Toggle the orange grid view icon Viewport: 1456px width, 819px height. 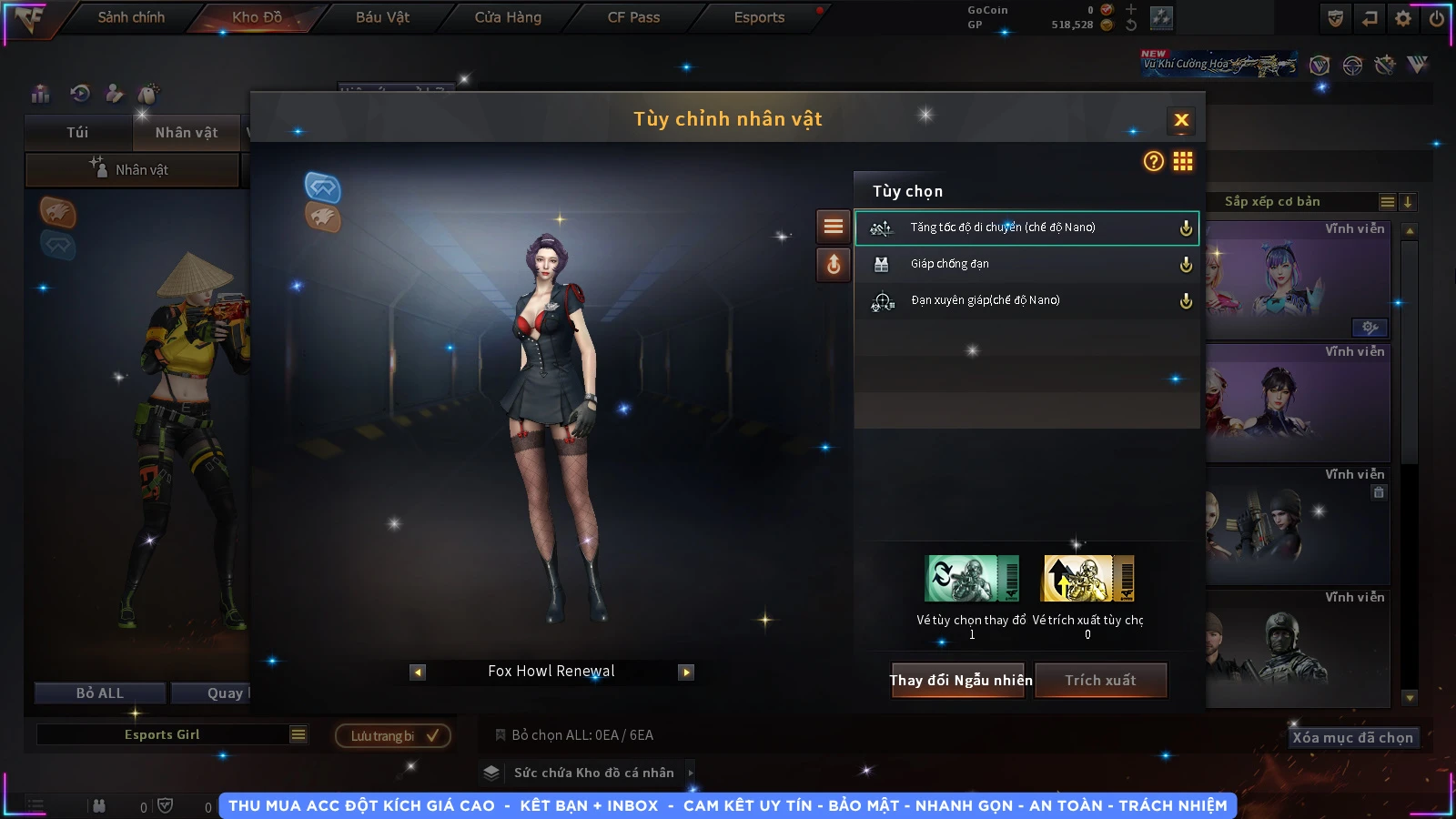click(x=1183, y=161)
